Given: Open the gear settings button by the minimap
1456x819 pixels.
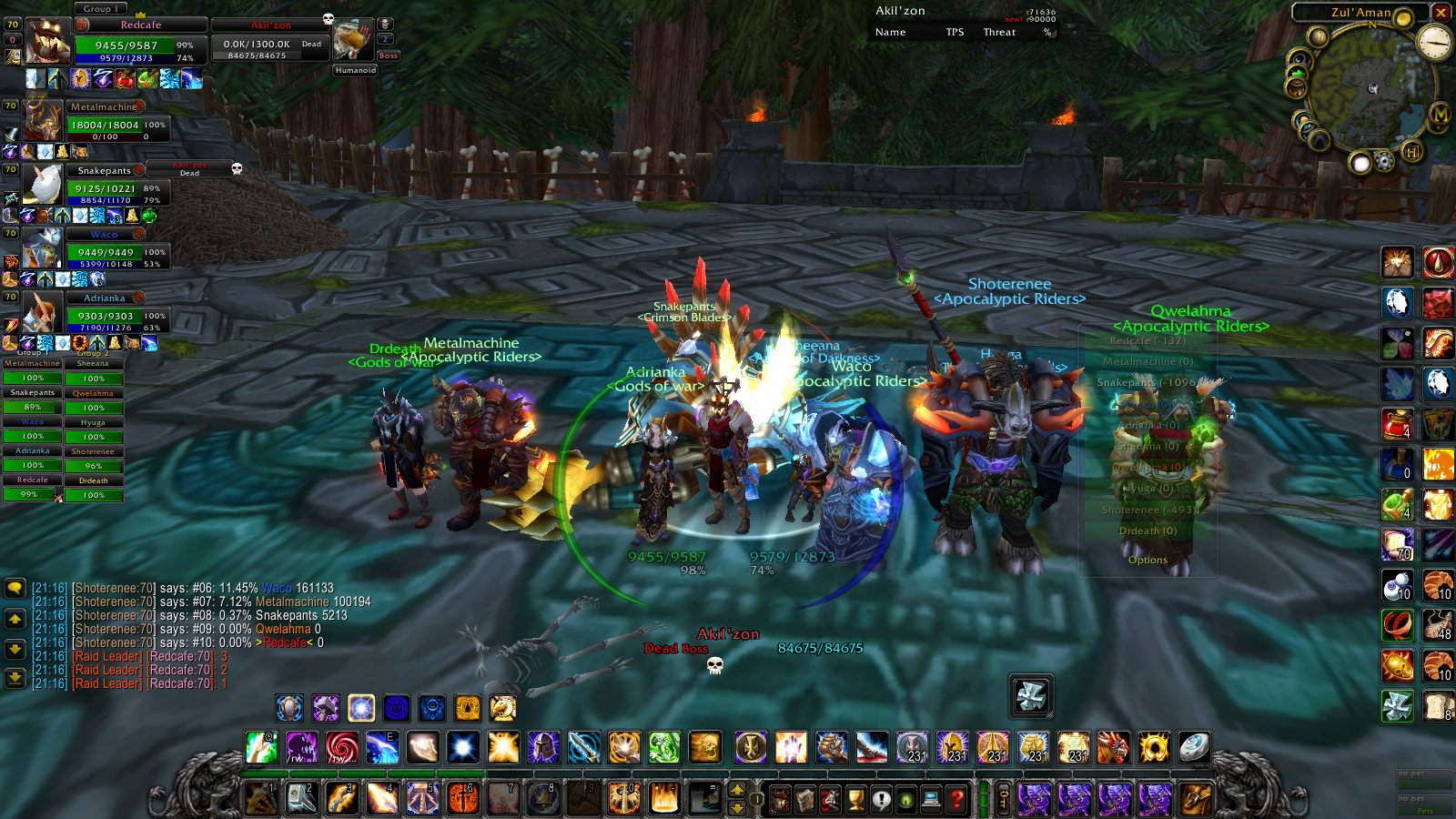Looking at the screenshot, I should click(x=1384, y=162).
